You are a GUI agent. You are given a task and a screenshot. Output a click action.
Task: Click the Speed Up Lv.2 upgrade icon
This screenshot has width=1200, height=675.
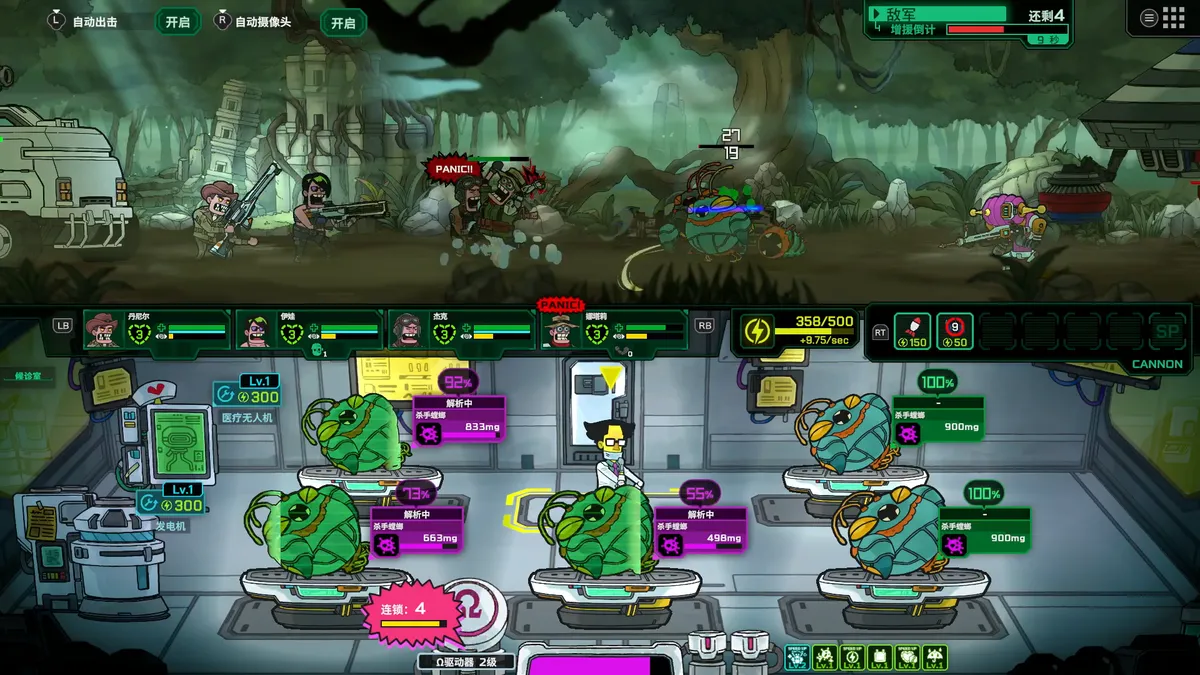[x=797, y=658]
